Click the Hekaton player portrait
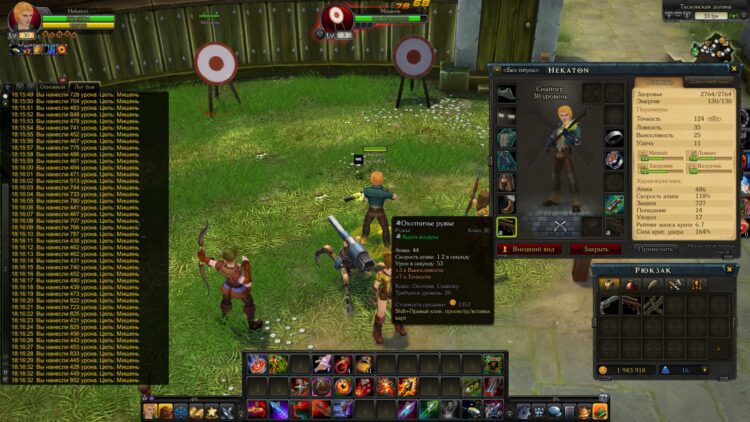Image resolution: width=750 pixels, height=422 pixels. click(x=24, y=18)
